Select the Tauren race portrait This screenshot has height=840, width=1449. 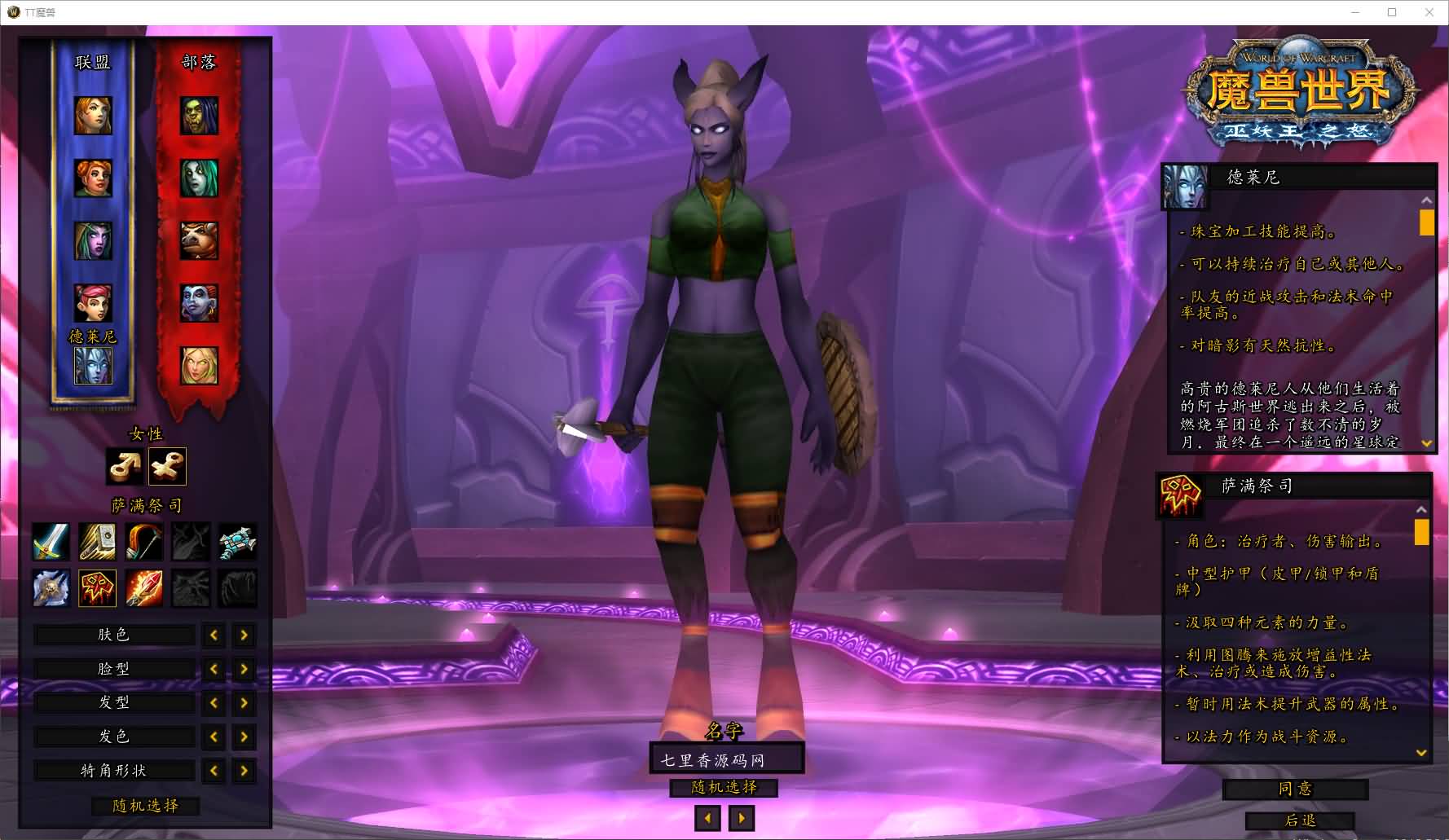pyautogui.click(x=199, y=240)
